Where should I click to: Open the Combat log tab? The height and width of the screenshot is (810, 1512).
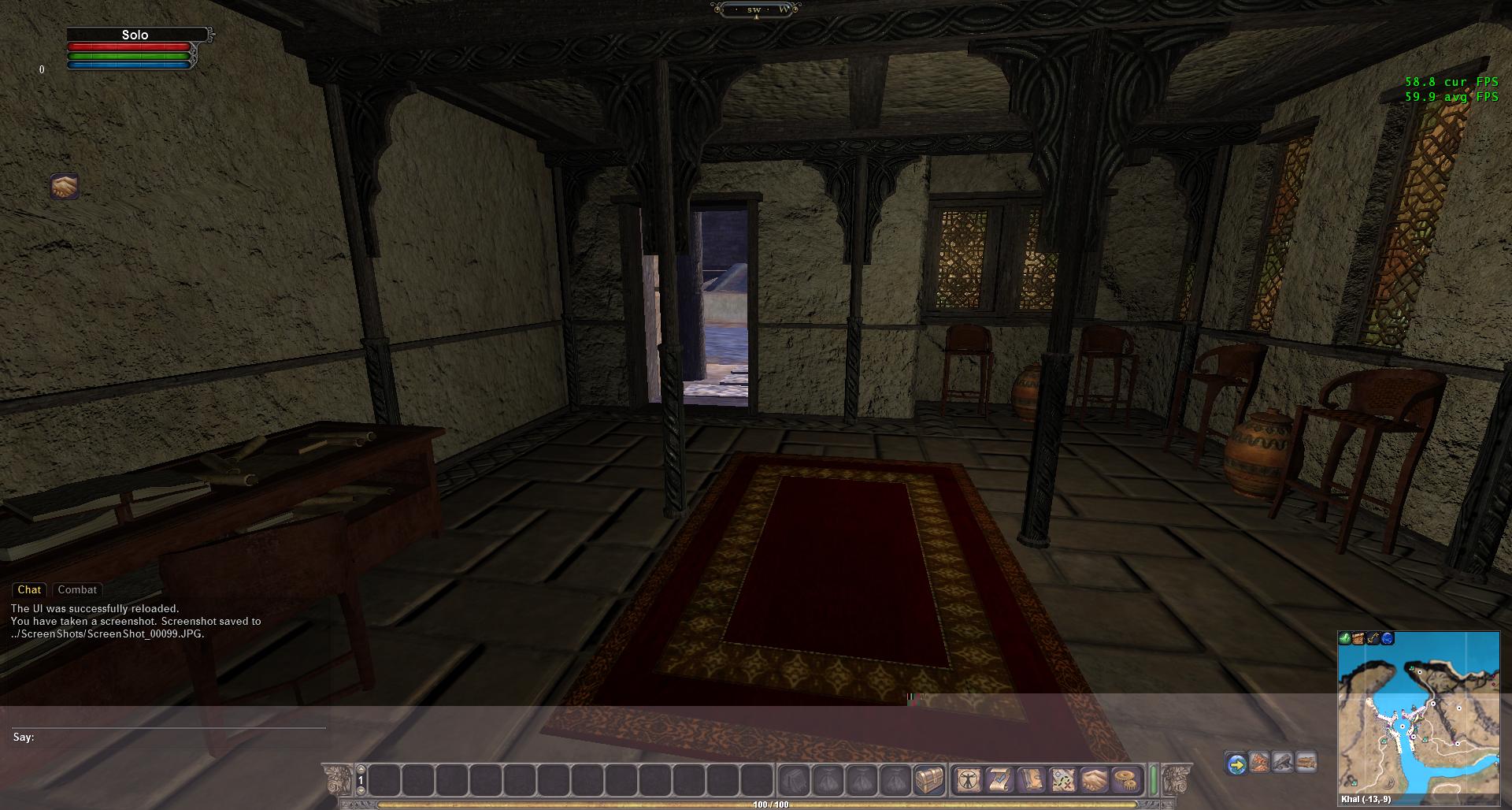pyautogui.click(x=77, y=589)
